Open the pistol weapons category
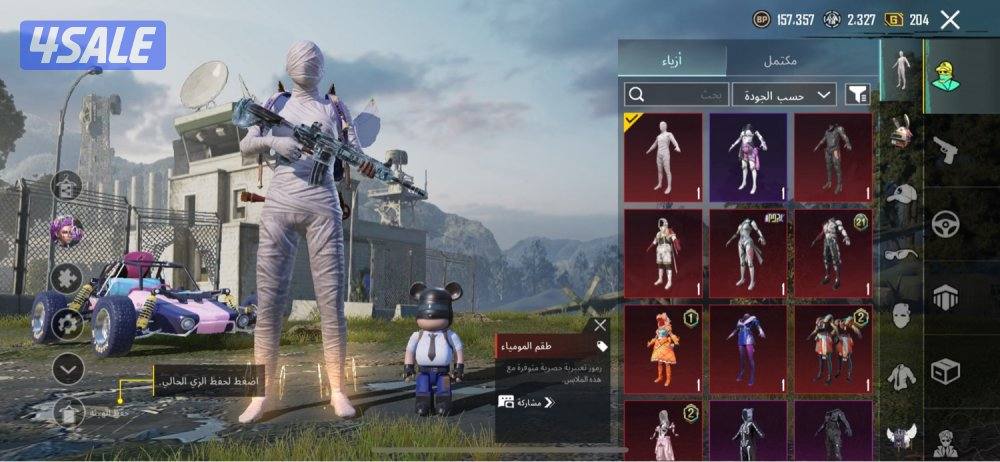This screenshot has width=1000, height=462. 944,152
